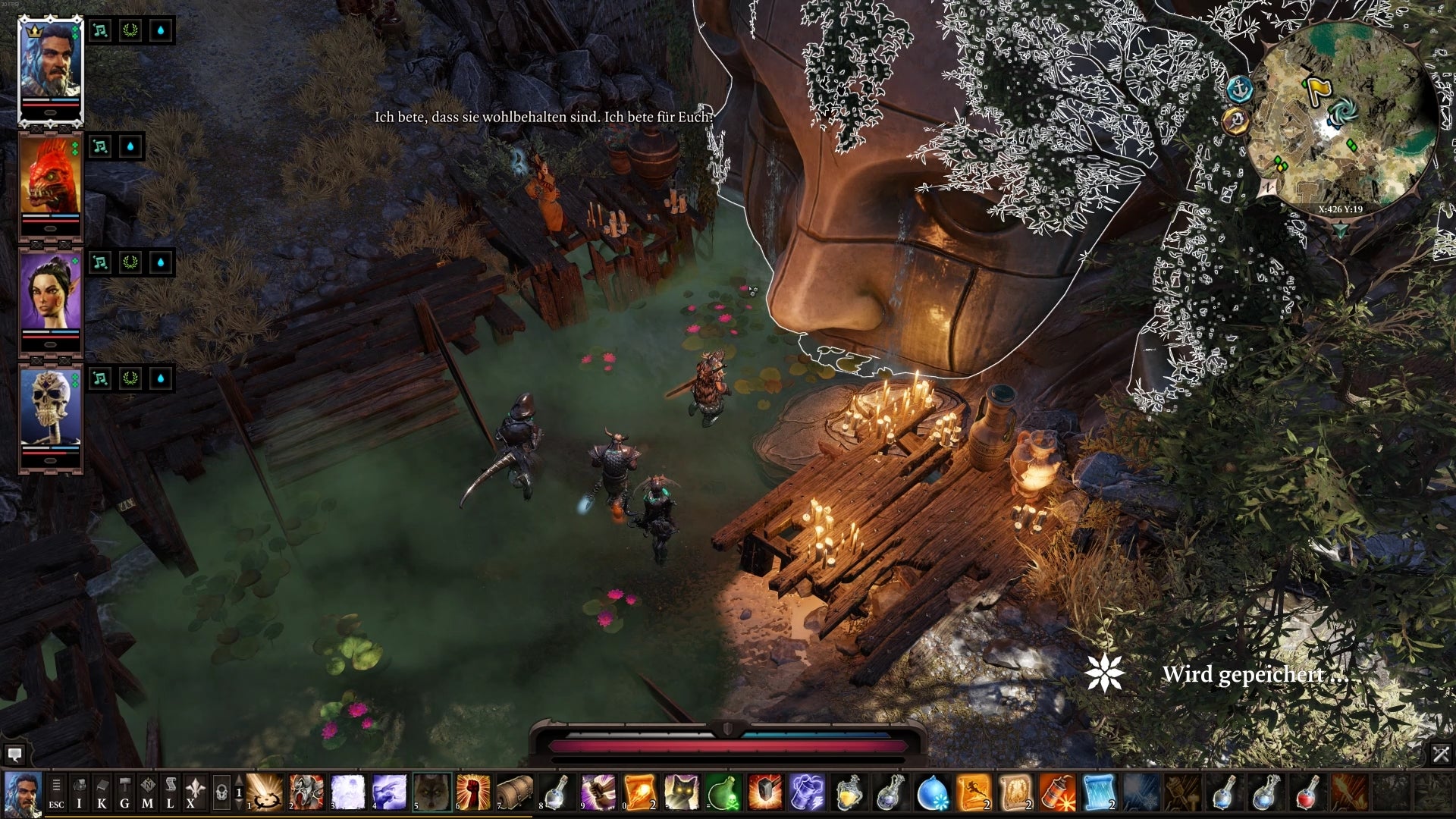Screen dimensions: 1456x819
Task: Use the green poison flask on the hotbar
Action: click(723, 792)
